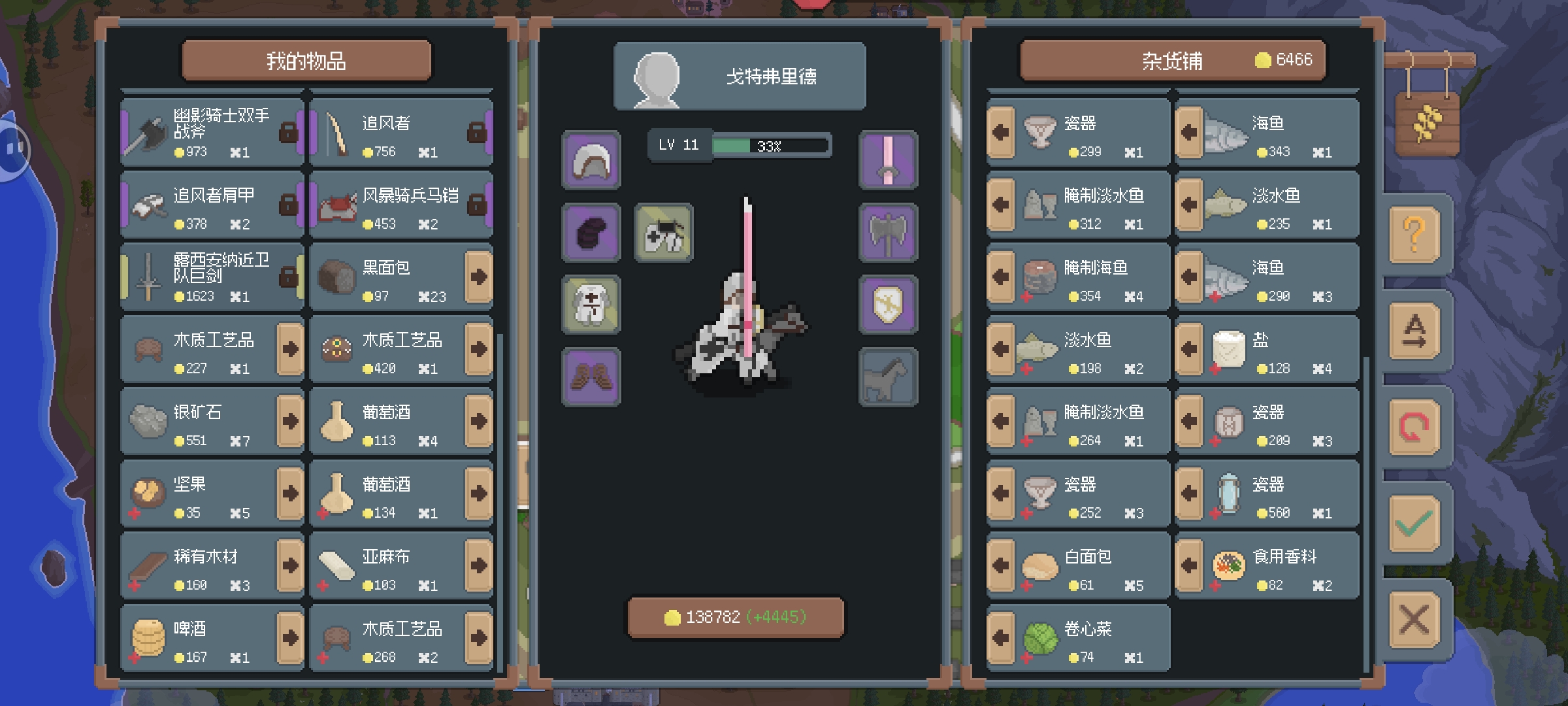Click the empty horse mount slot

click(x=888, y=377)
